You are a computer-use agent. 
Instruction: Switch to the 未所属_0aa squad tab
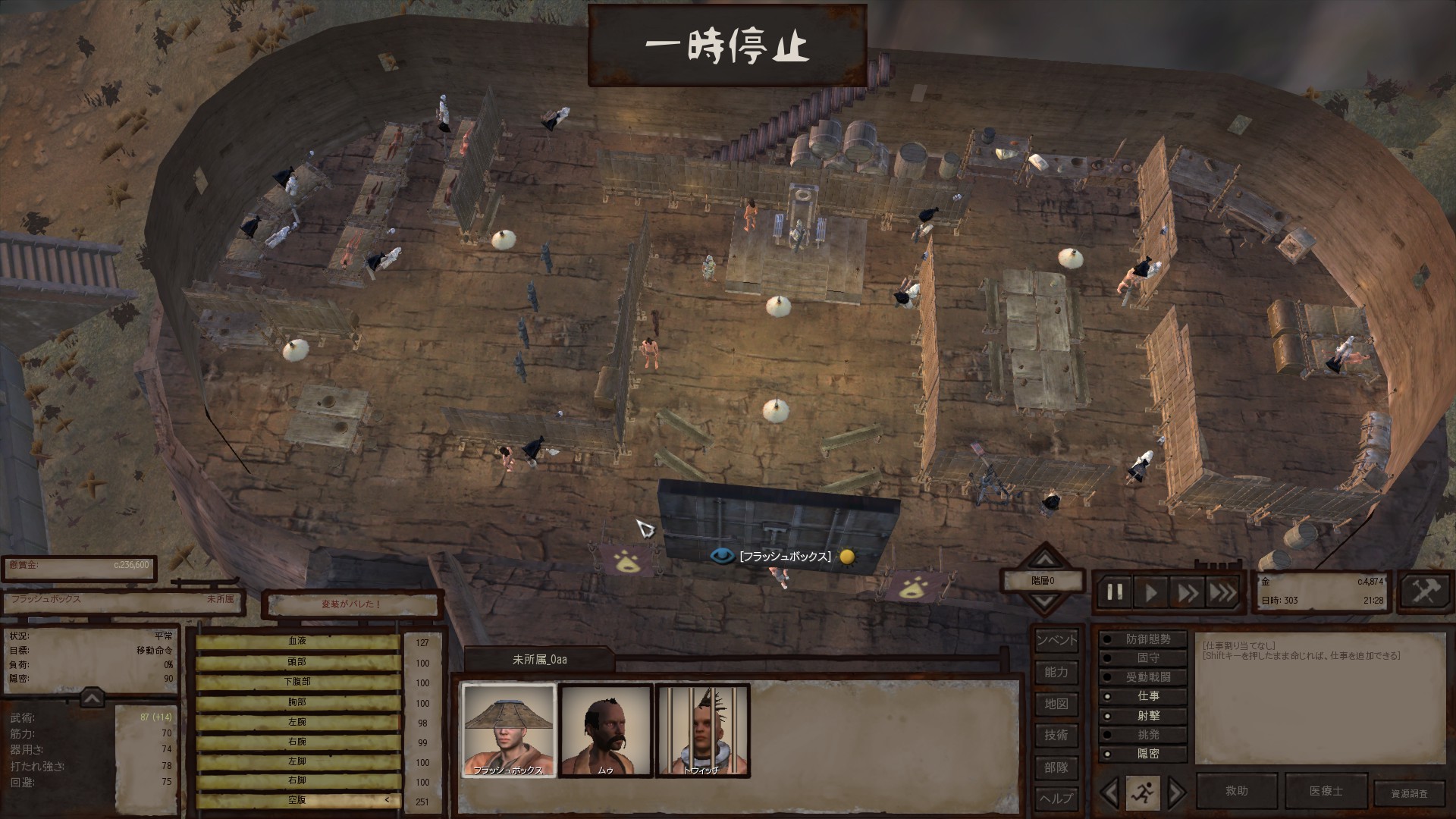click(539, 660)
